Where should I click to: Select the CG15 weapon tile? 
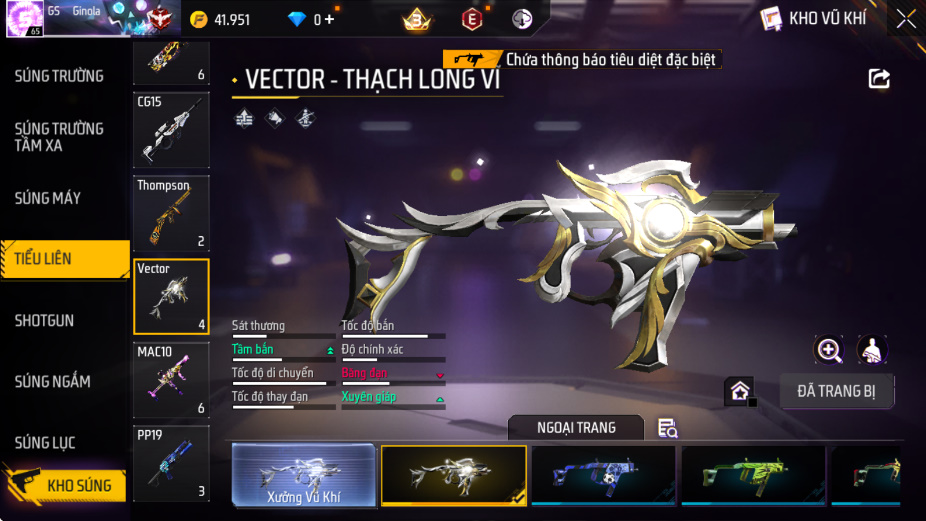coord(171,130)
